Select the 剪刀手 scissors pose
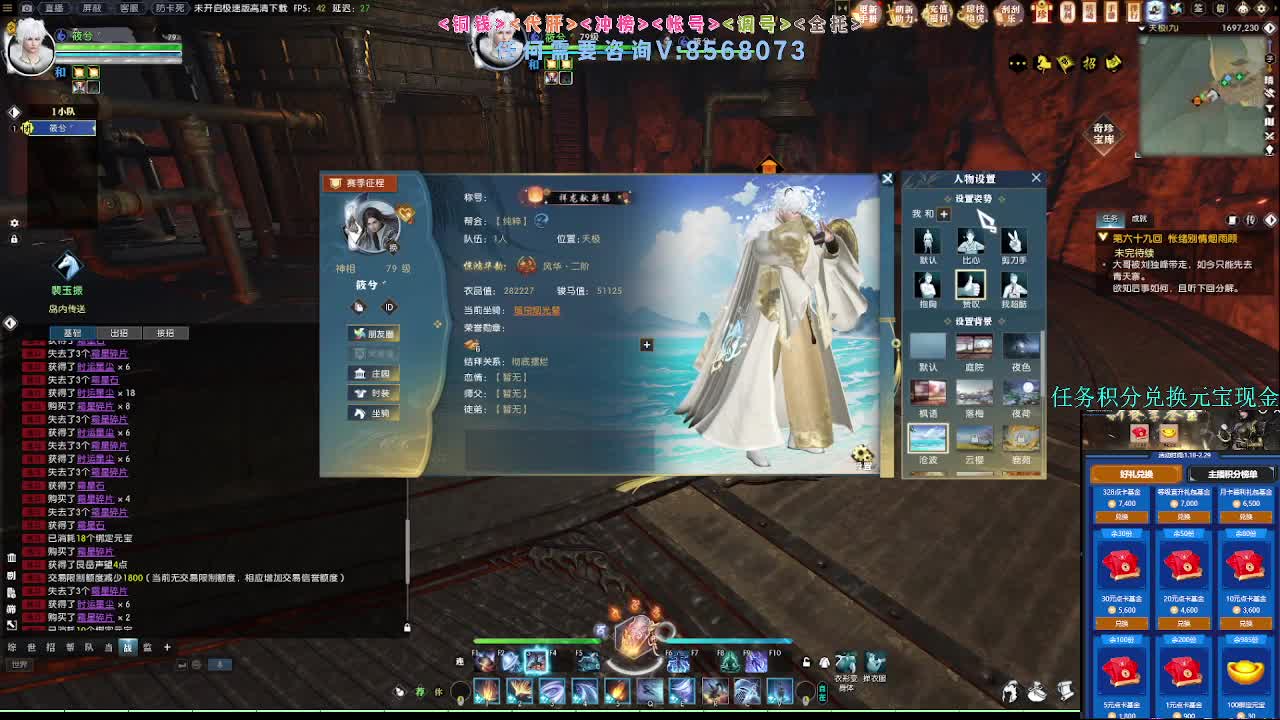 tap(1013, 243)
